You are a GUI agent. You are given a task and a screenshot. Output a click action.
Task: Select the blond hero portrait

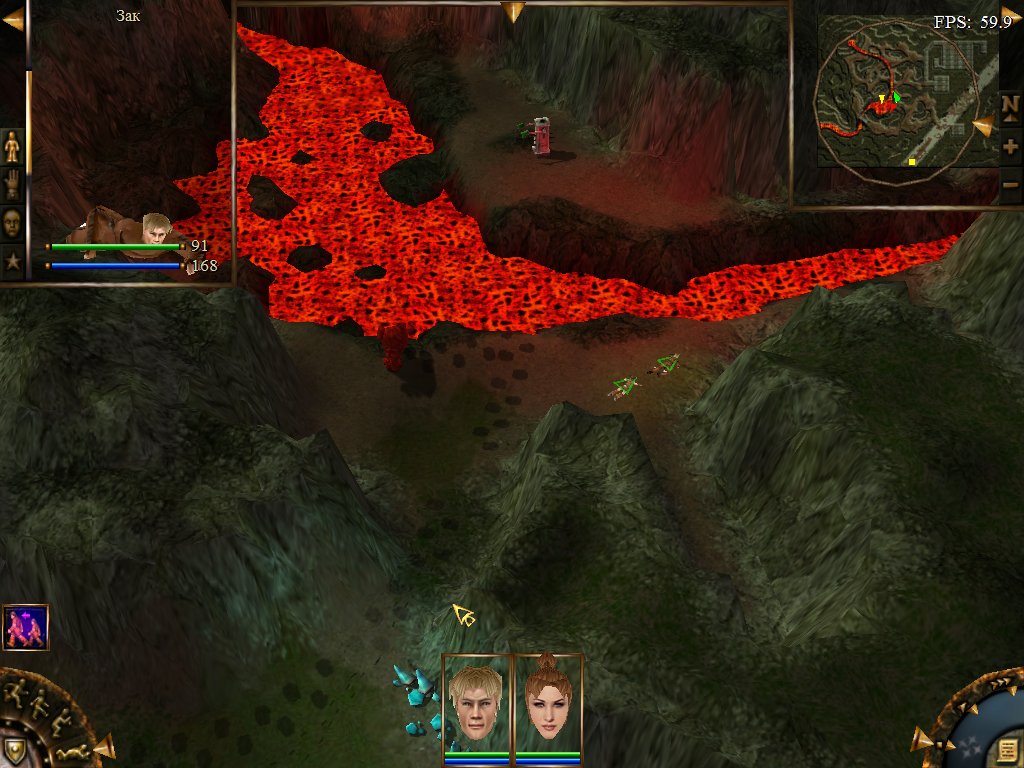(476, 700)
